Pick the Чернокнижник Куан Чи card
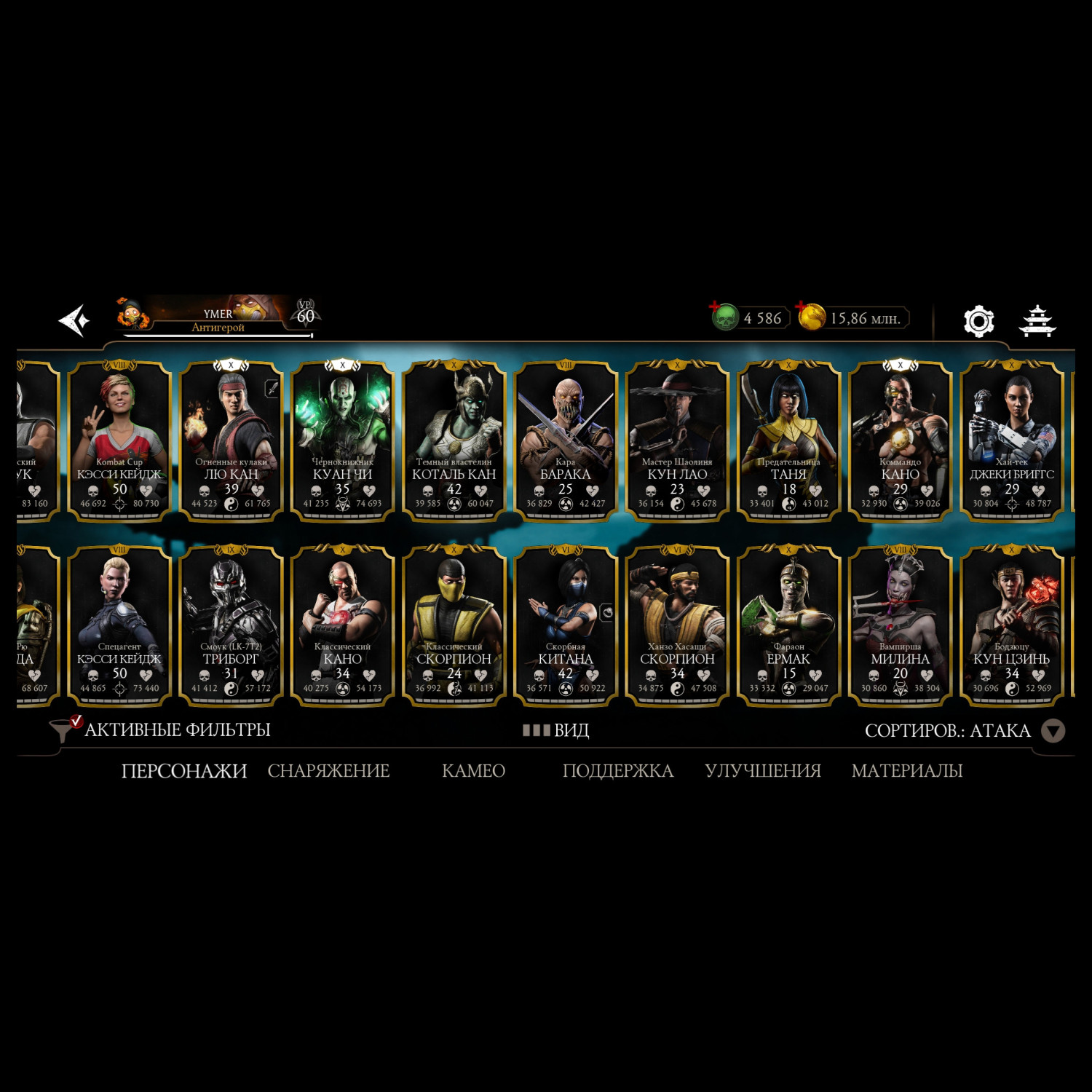Image resolution: width=1092 pixels, height=1092 pixels. (x=342, y=440)
